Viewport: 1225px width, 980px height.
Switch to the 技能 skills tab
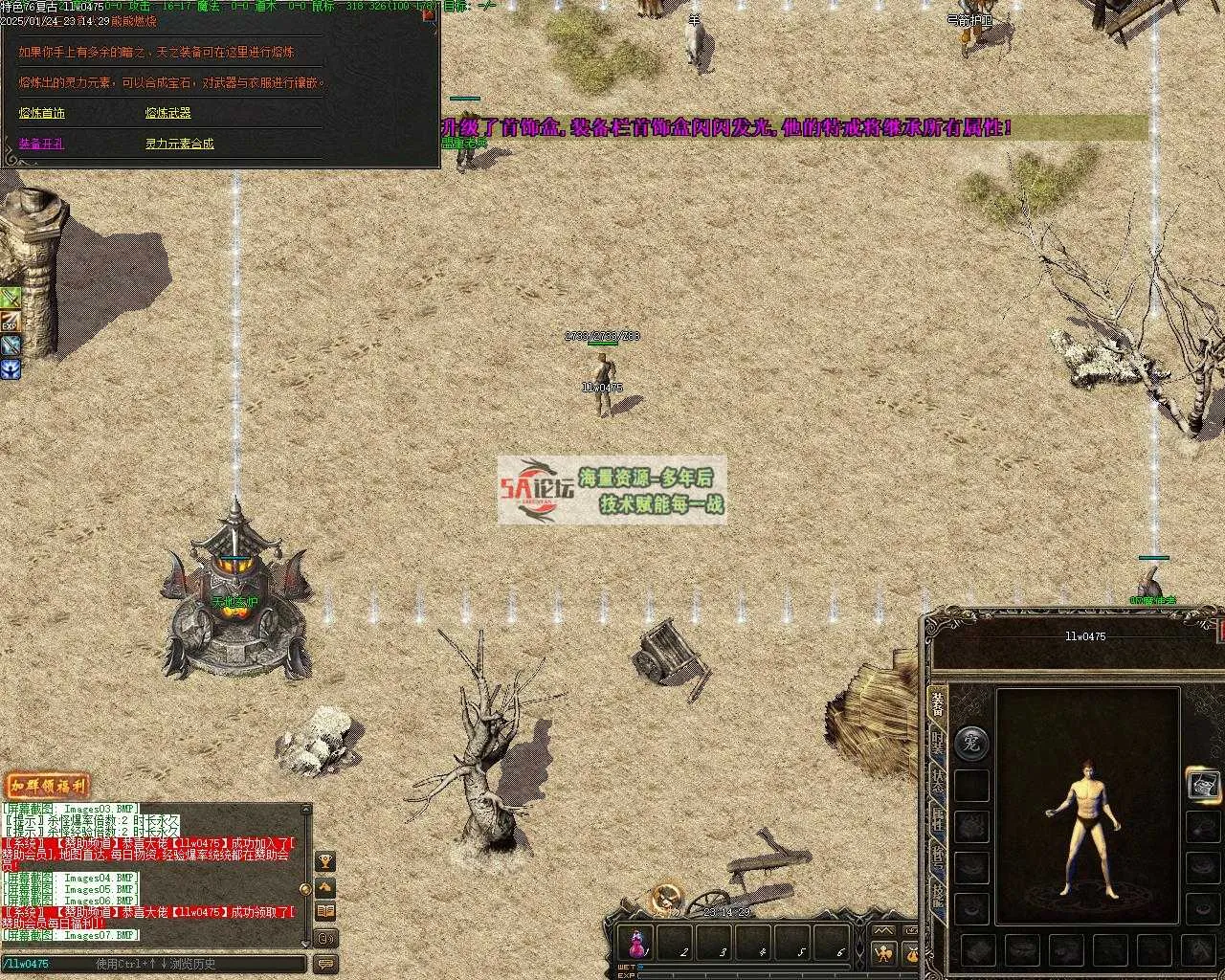click(x=938, y=895)
